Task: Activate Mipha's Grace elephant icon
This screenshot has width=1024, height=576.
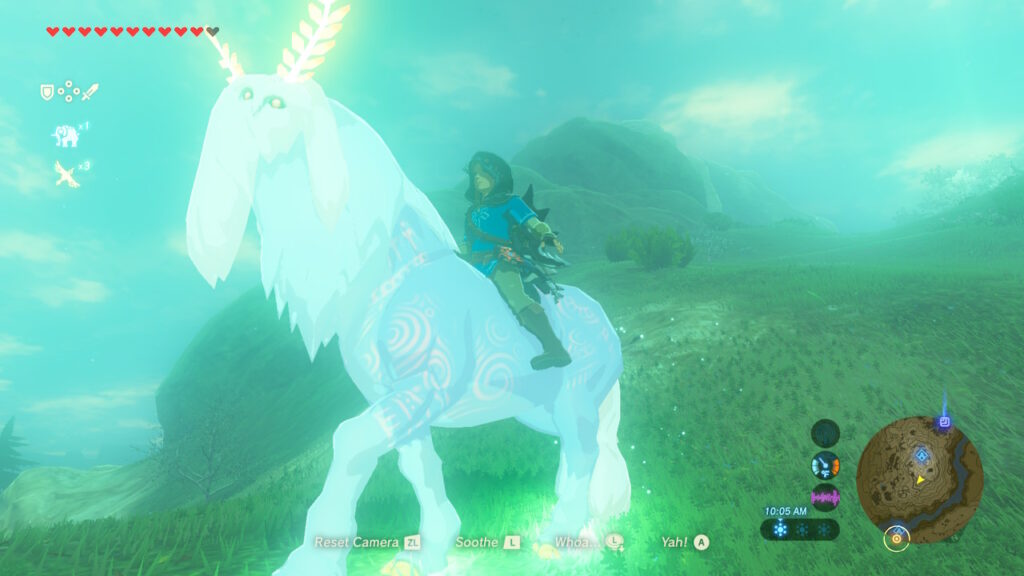Action: 65,135
